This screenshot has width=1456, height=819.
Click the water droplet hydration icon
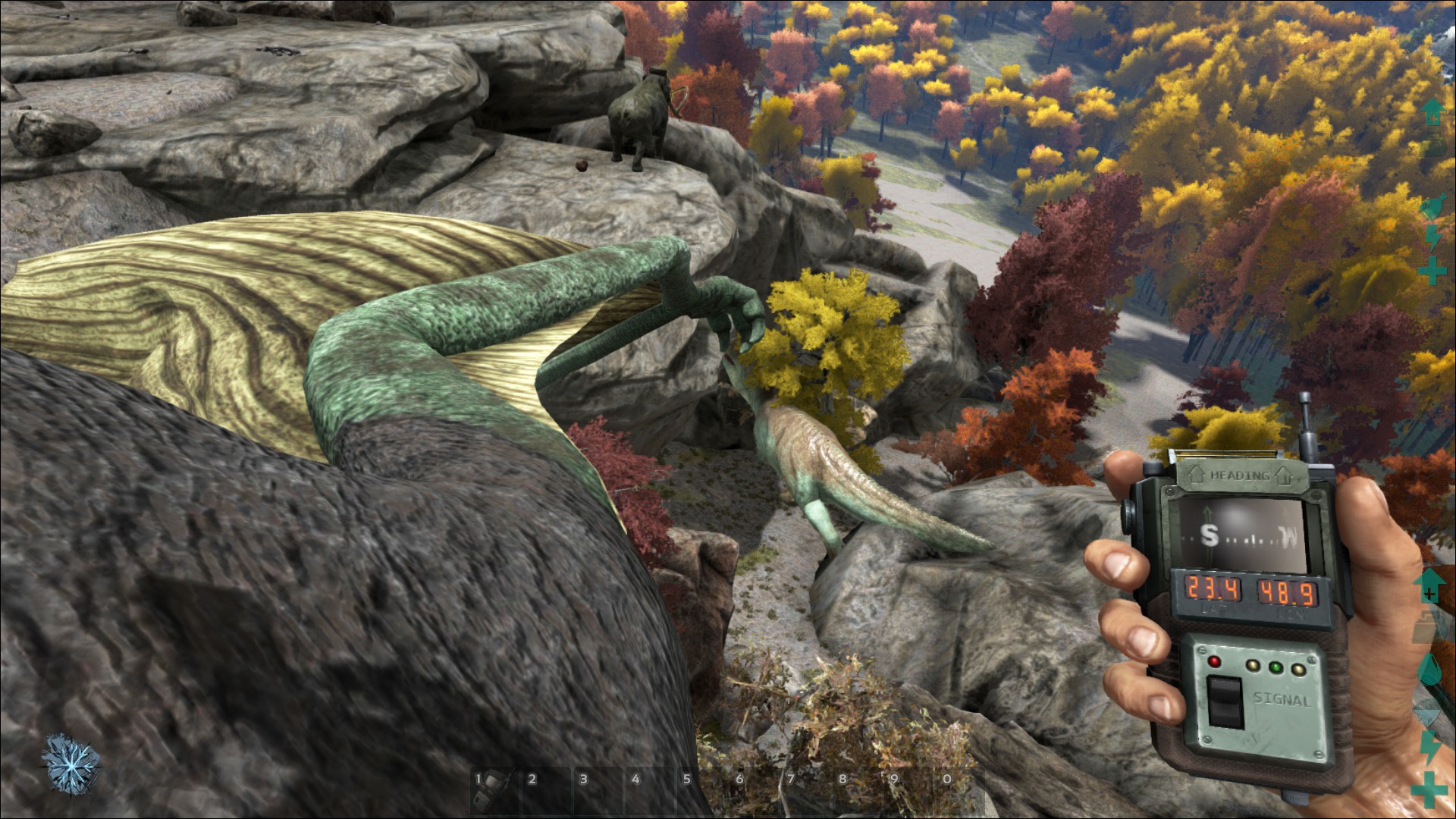coord(1429,670)
